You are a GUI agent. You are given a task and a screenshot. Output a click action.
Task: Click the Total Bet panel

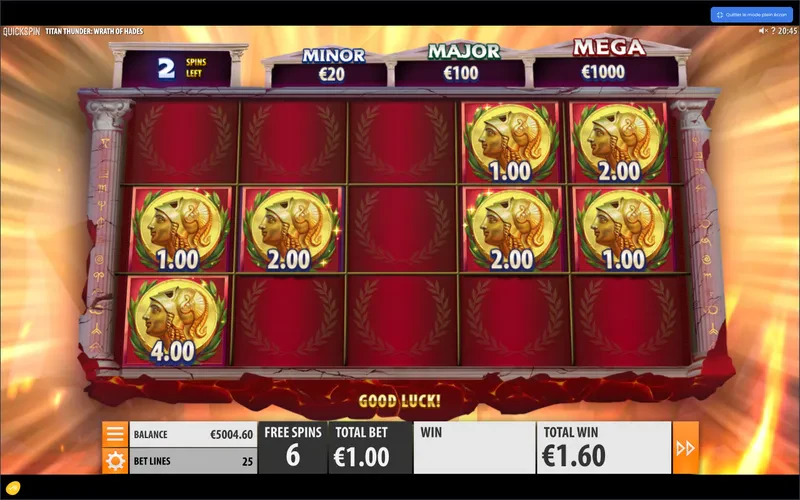tap(371, 448)
